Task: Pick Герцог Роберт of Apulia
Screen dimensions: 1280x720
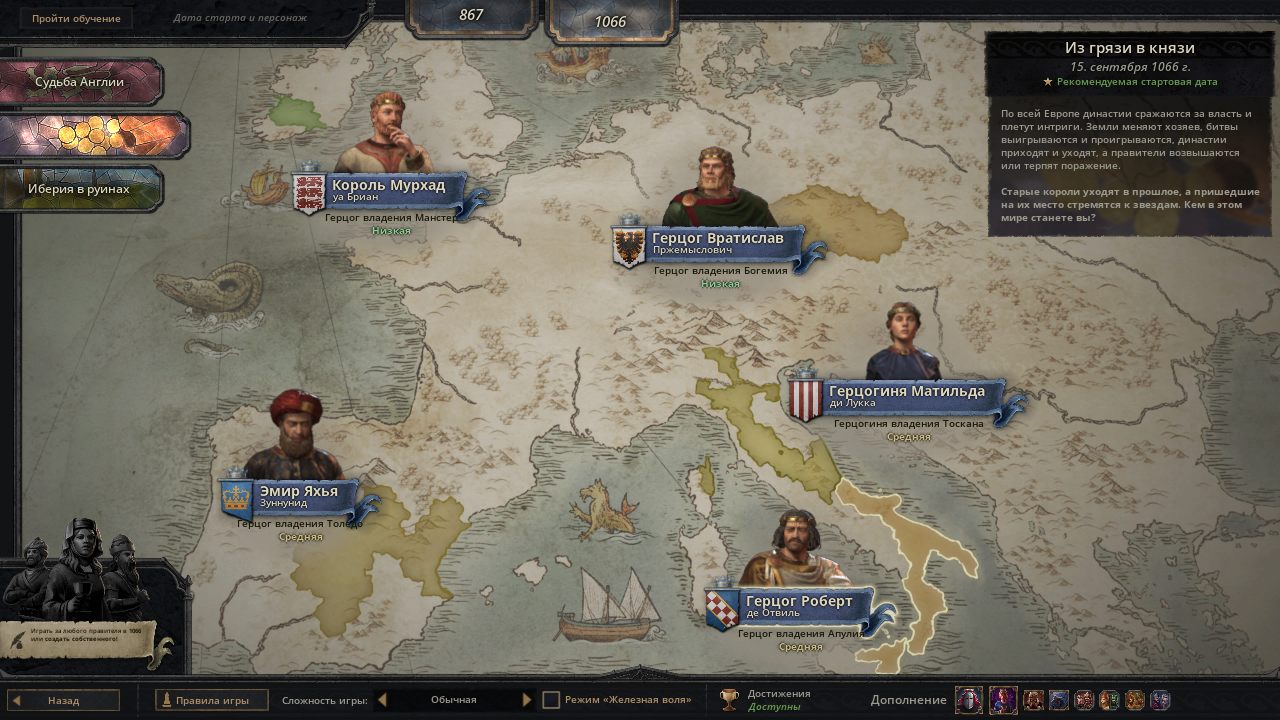Action: (x=798, y=606)
